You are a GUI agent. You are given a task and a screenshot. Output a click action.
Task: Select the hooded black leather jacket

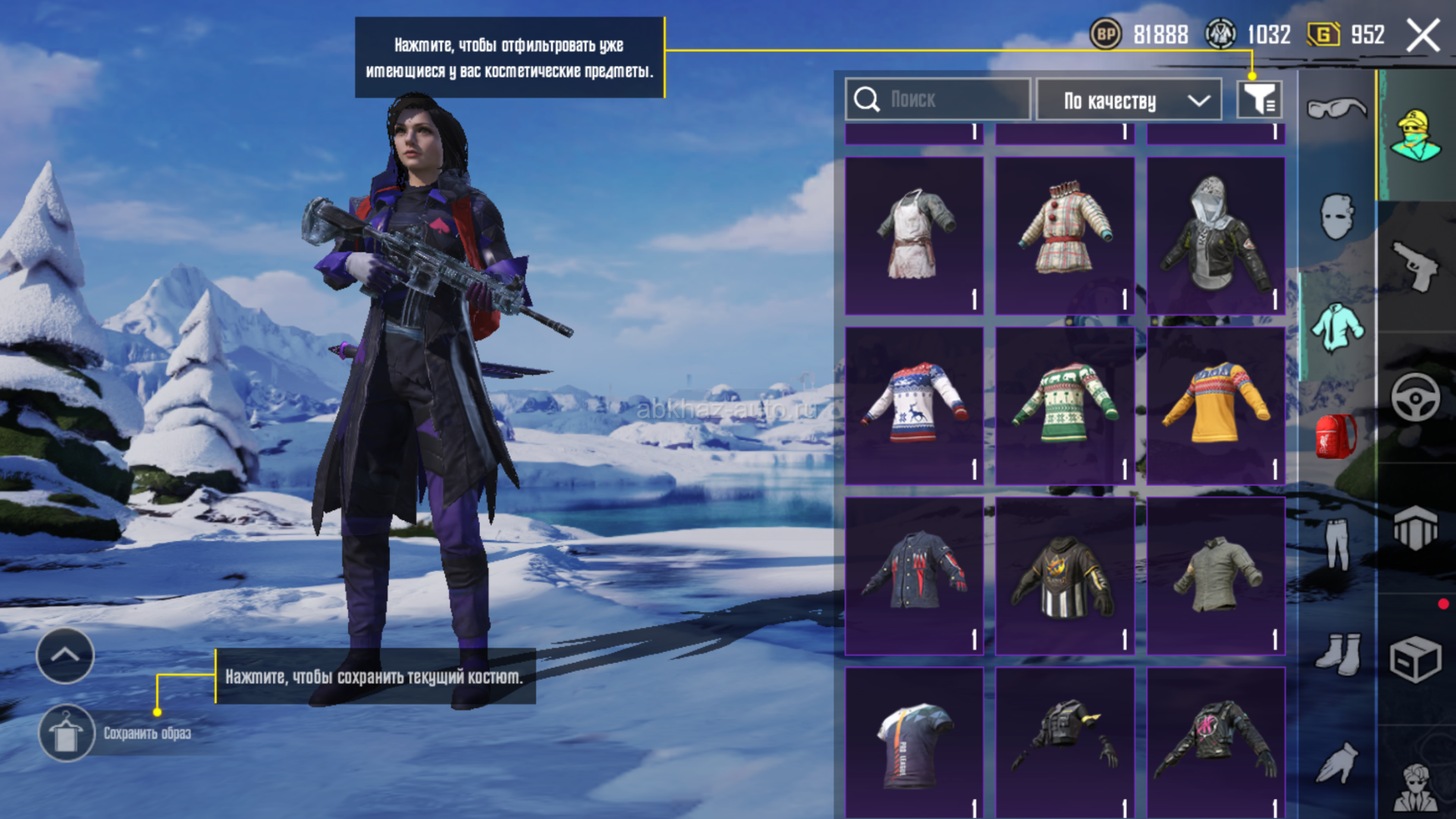(x=1216, y=236)
